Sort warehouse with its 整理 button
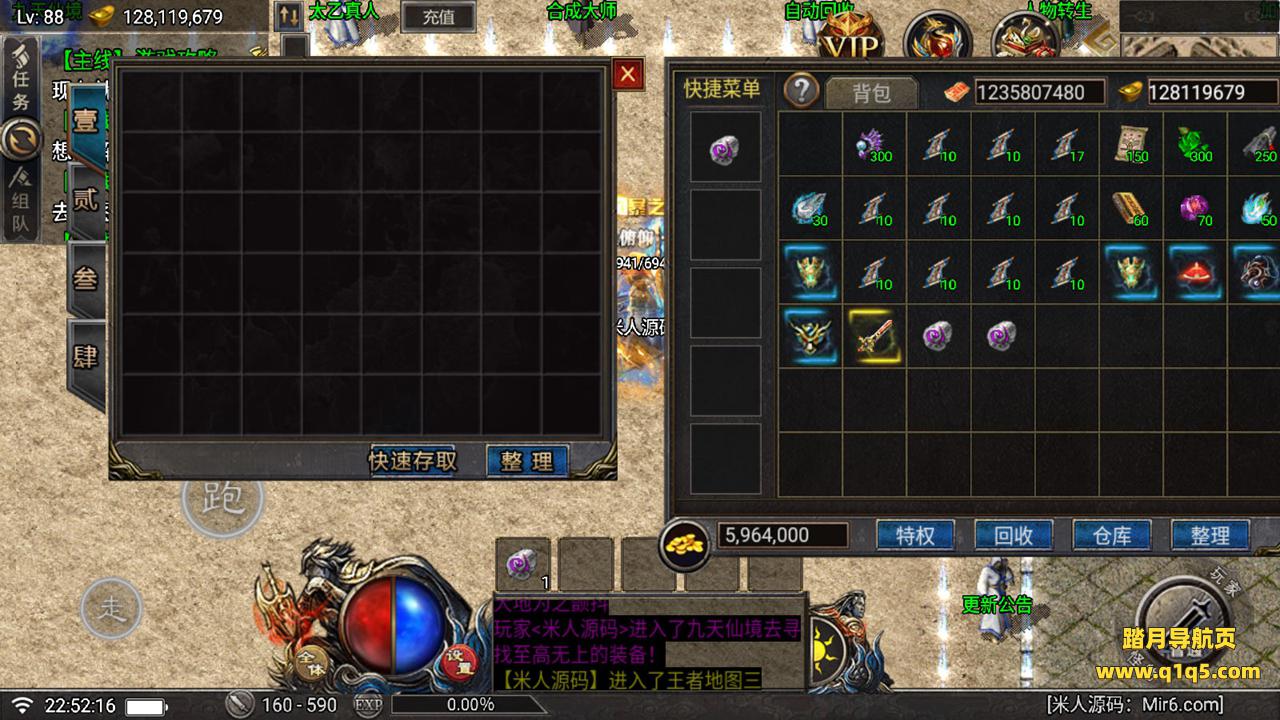 (x=527, y=461)
